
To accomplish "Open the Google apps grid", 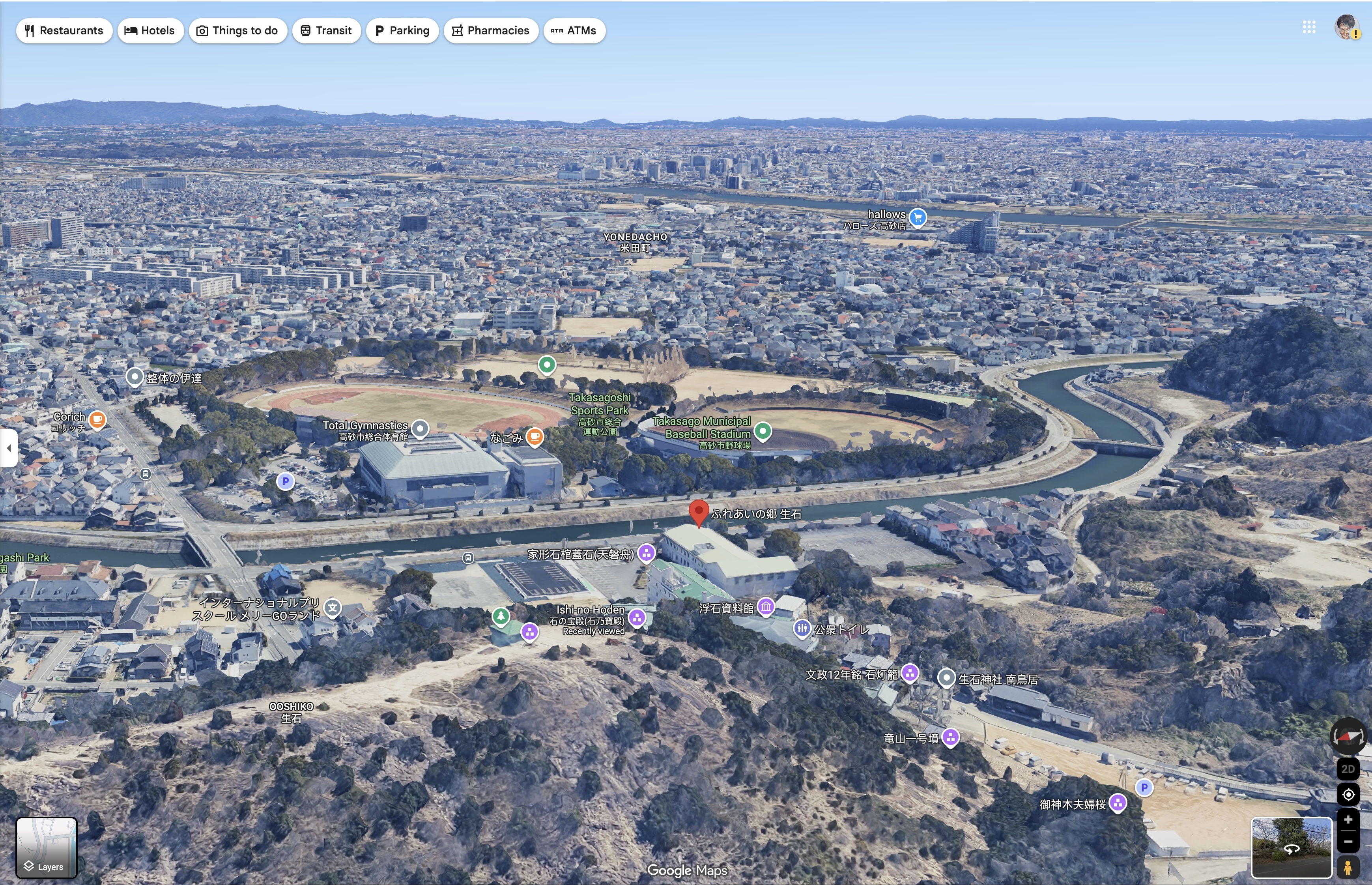I will (1309, 27).
